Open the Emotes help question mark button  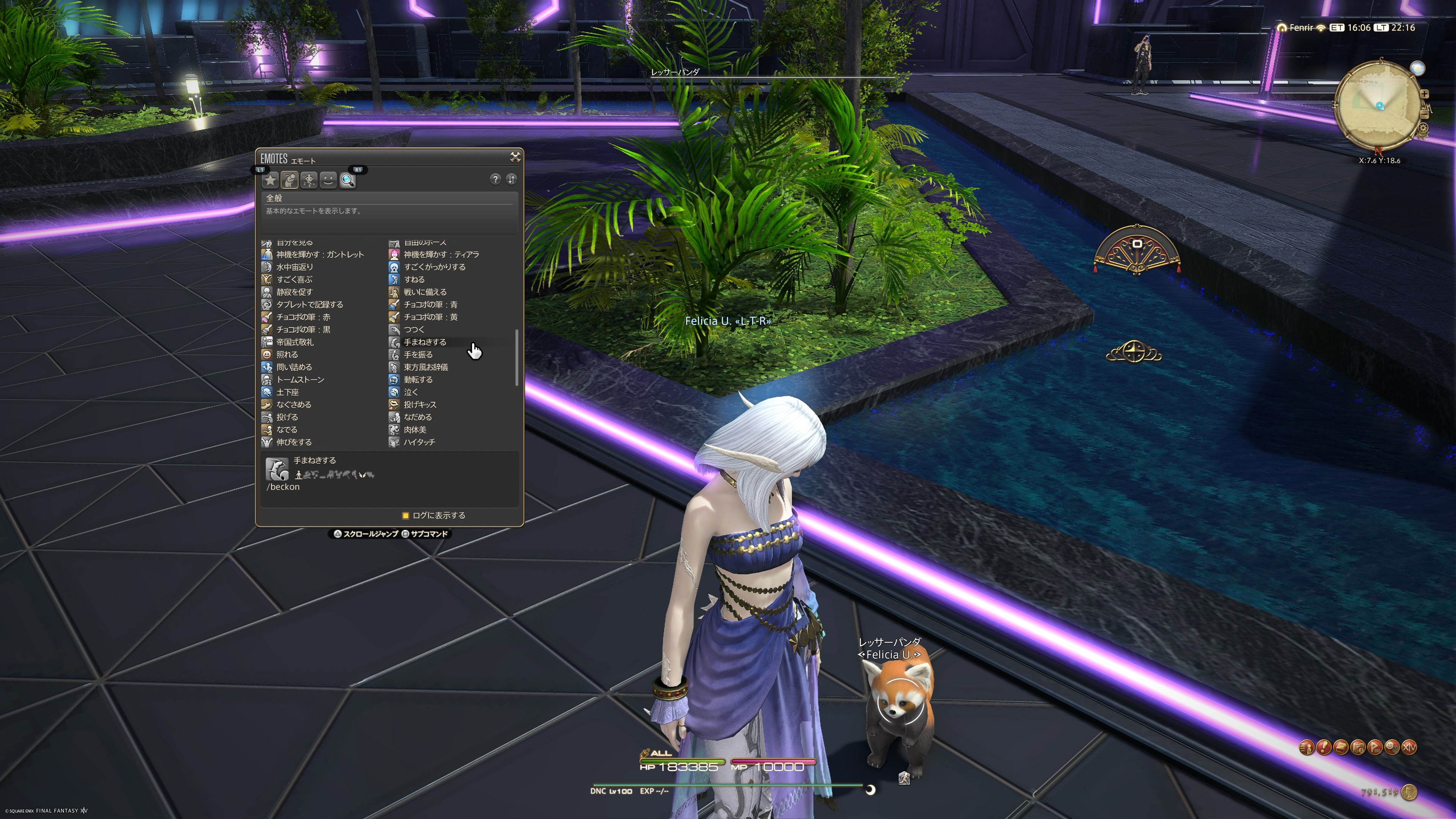pyautogui.click(x=495, y=179)
